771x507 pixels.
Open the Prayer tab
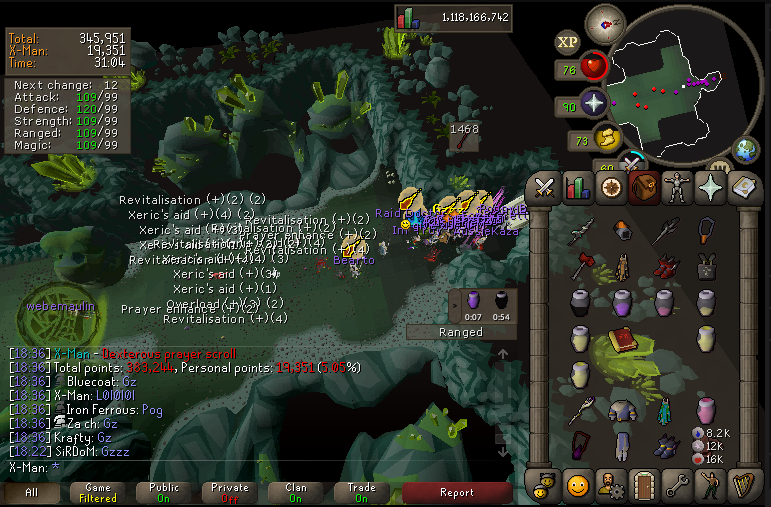[x=710, y=187]
